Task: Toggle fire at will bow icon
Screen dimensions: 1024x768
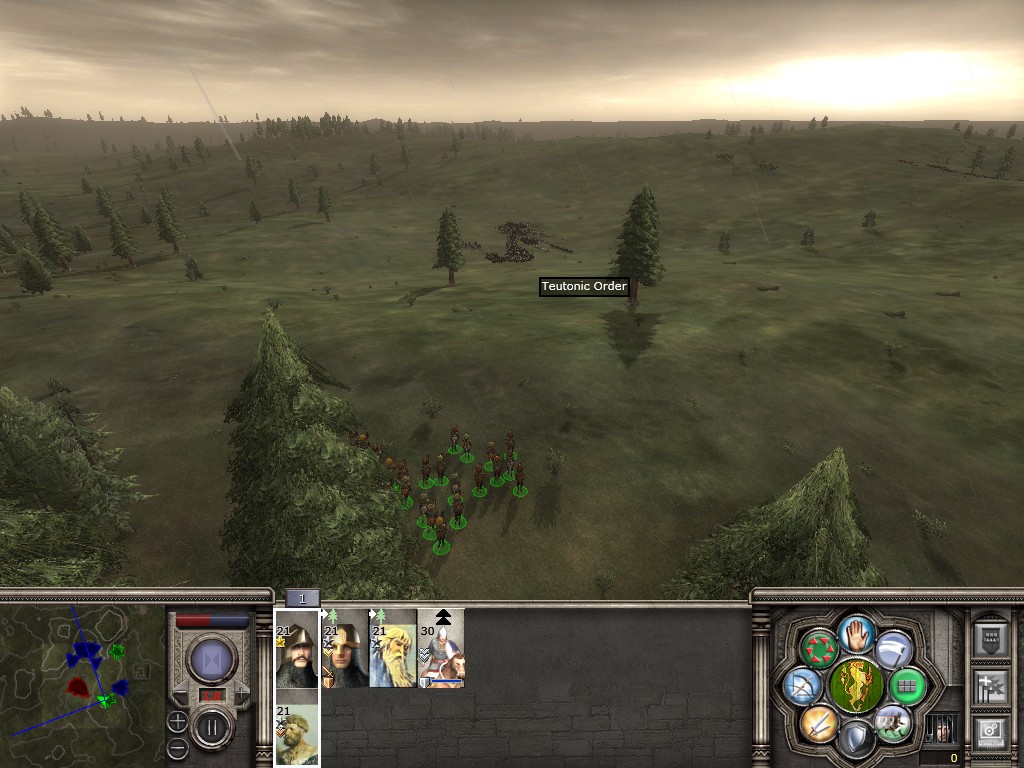Action: tap(802, 685)
